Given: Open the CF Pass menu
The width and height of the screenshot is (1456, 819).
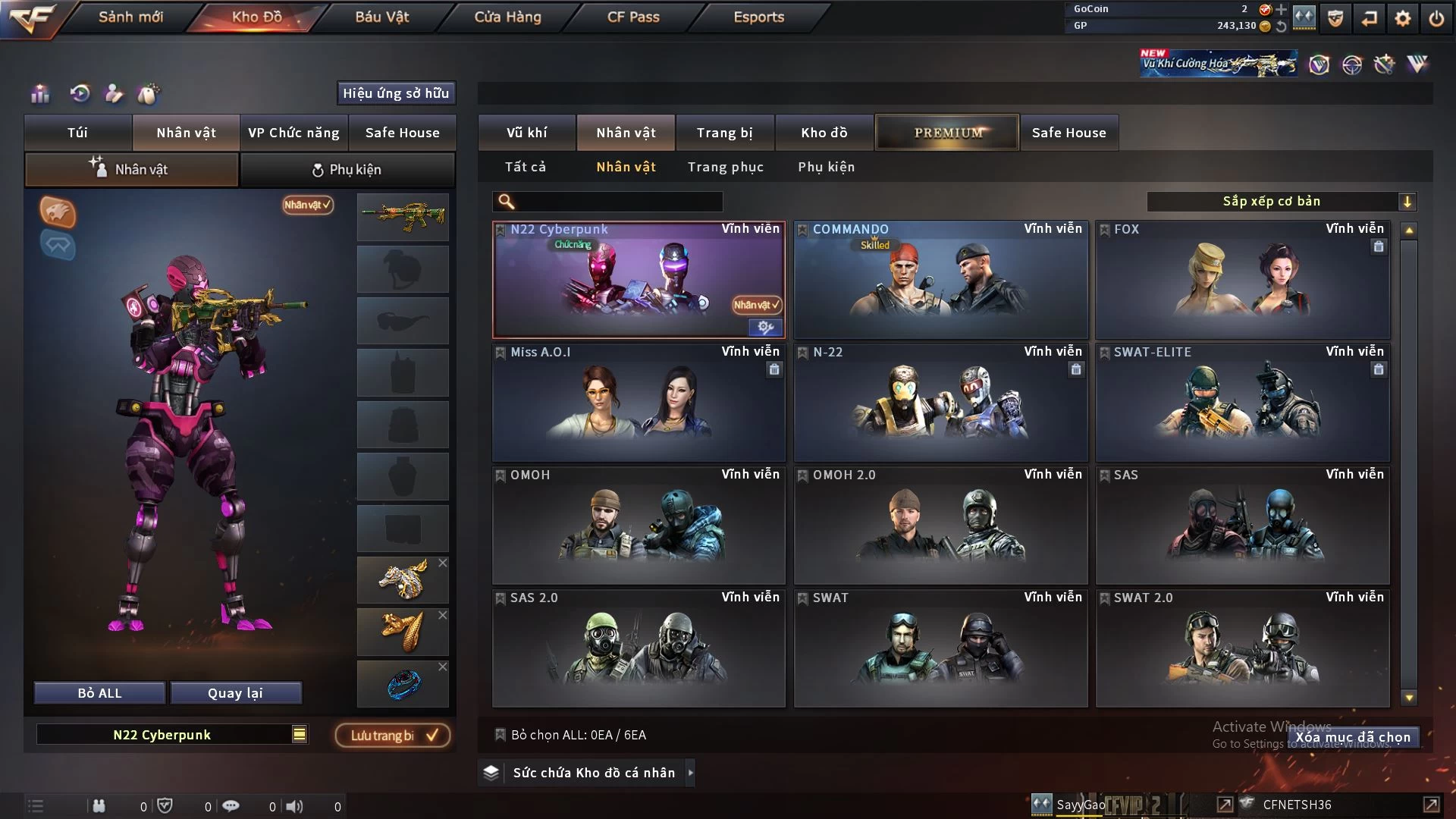Looking at the screenshot, I should [x=633, y=17].
